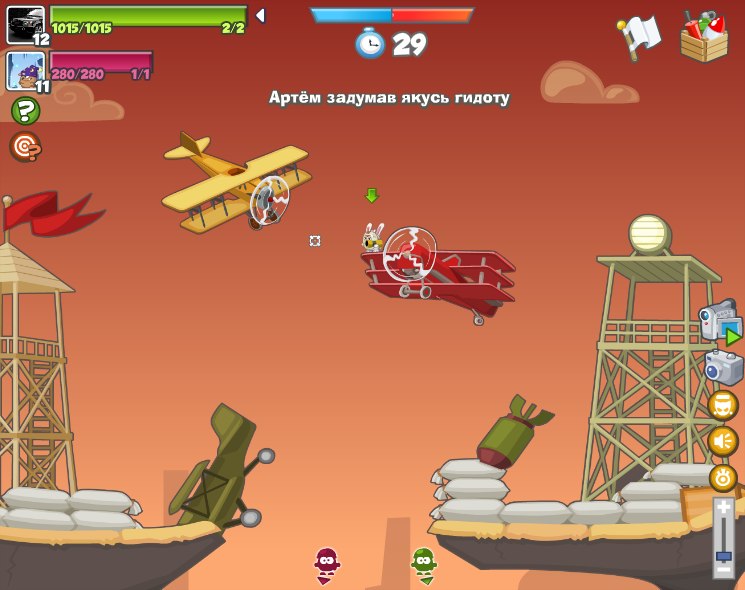
Task: Click the orange lightbulb effects button
Action: 723,477
